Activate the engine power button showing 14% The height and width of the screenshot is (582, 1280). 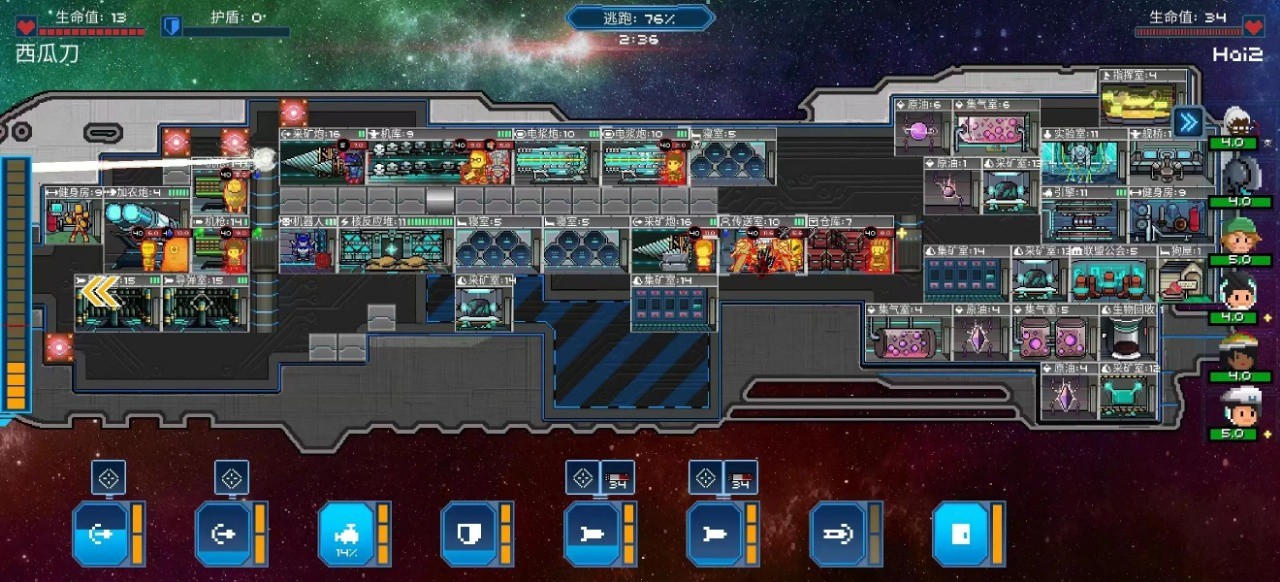coord(345,534)
